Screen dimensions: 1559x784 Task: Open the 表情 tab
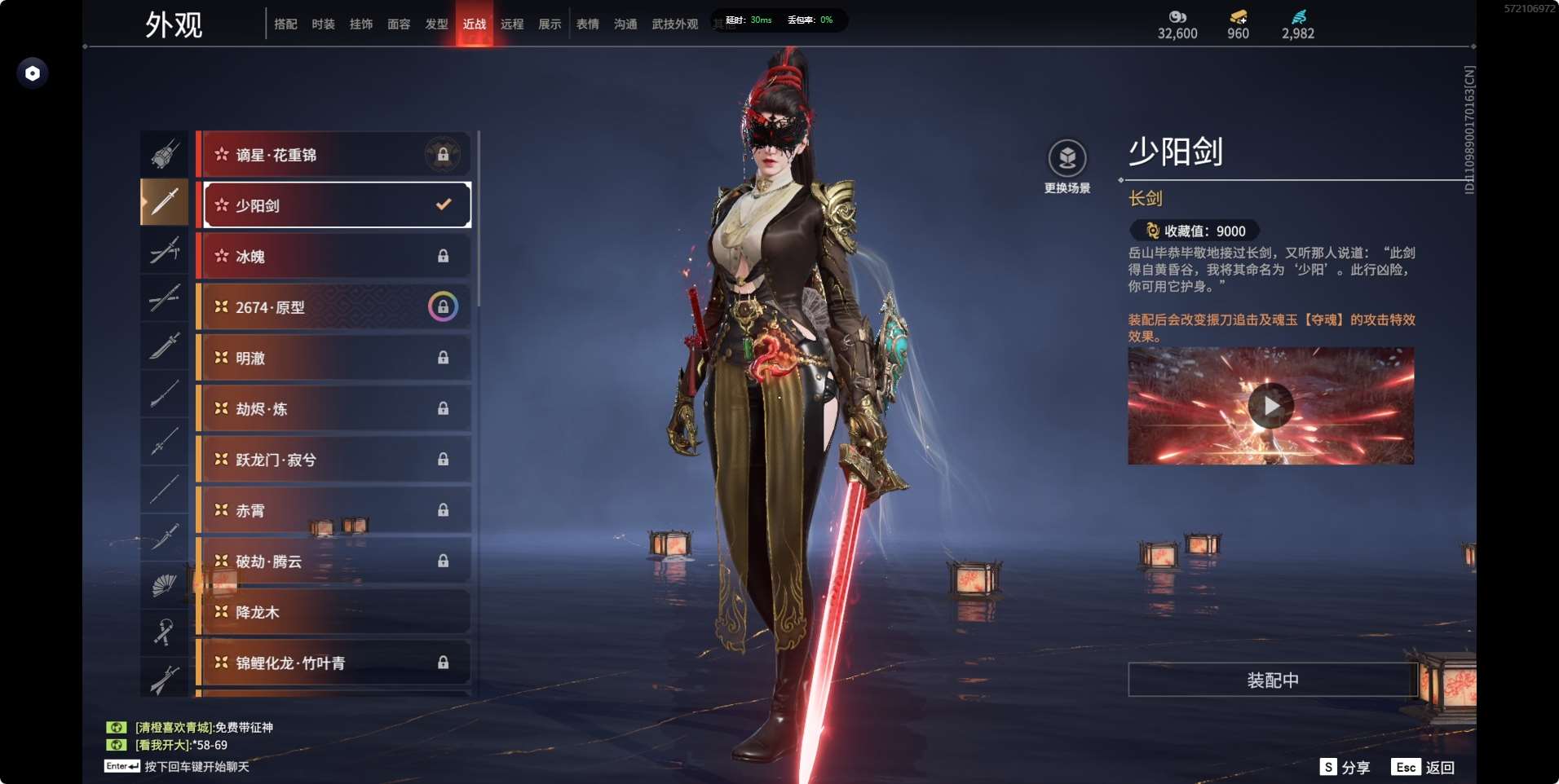tap(587, 24)
